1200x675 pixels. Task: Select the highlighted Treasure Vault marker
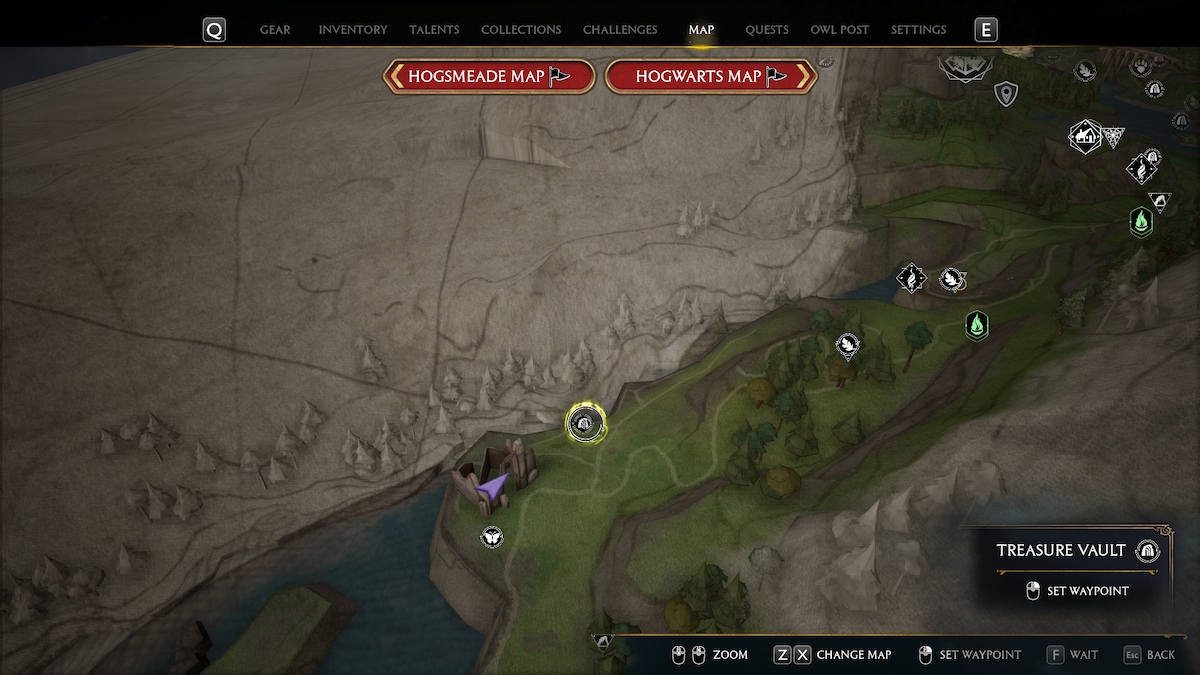coord(584,424)
